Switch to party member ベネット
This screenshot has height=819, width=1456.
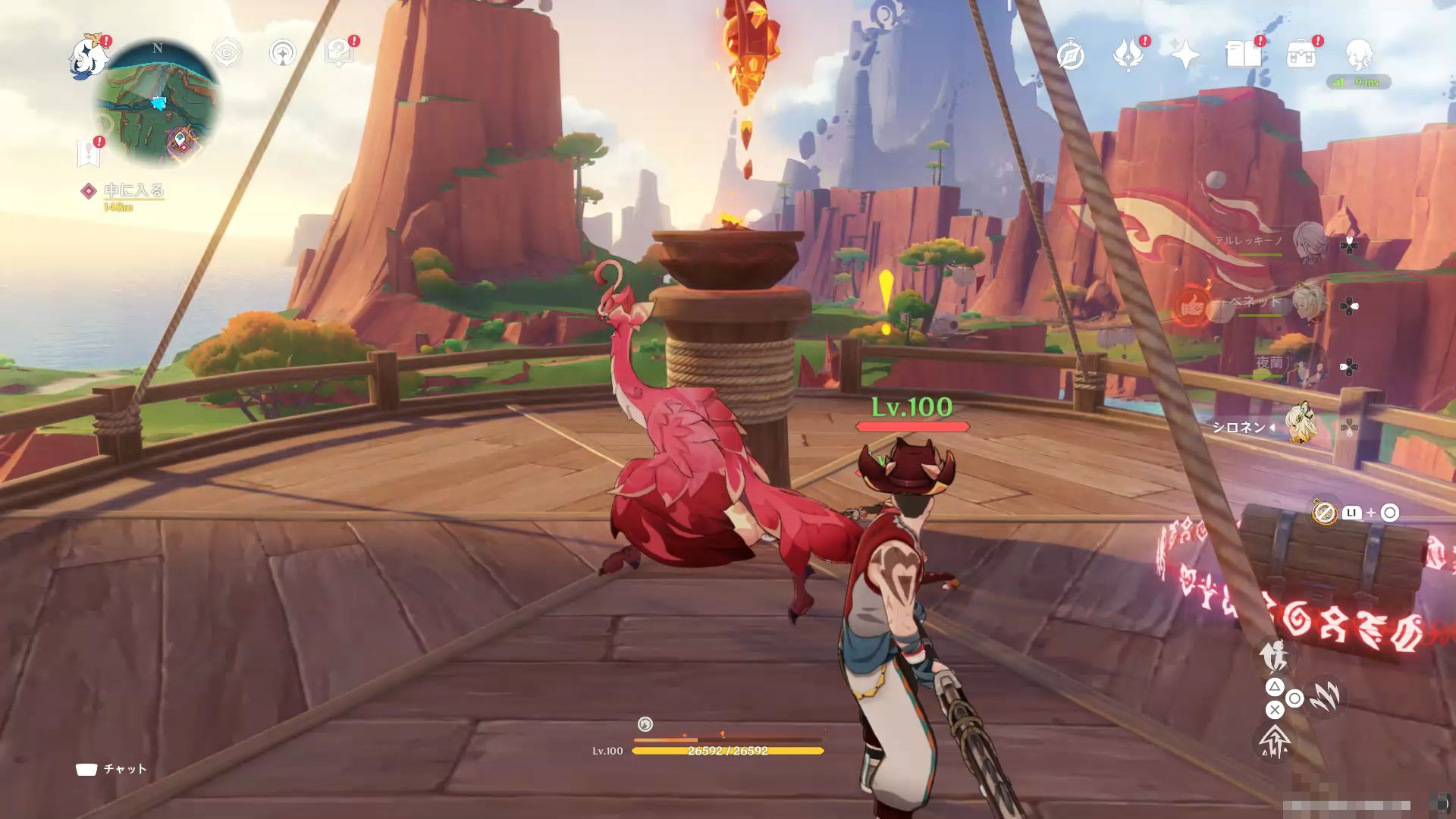pos(1307,303)
